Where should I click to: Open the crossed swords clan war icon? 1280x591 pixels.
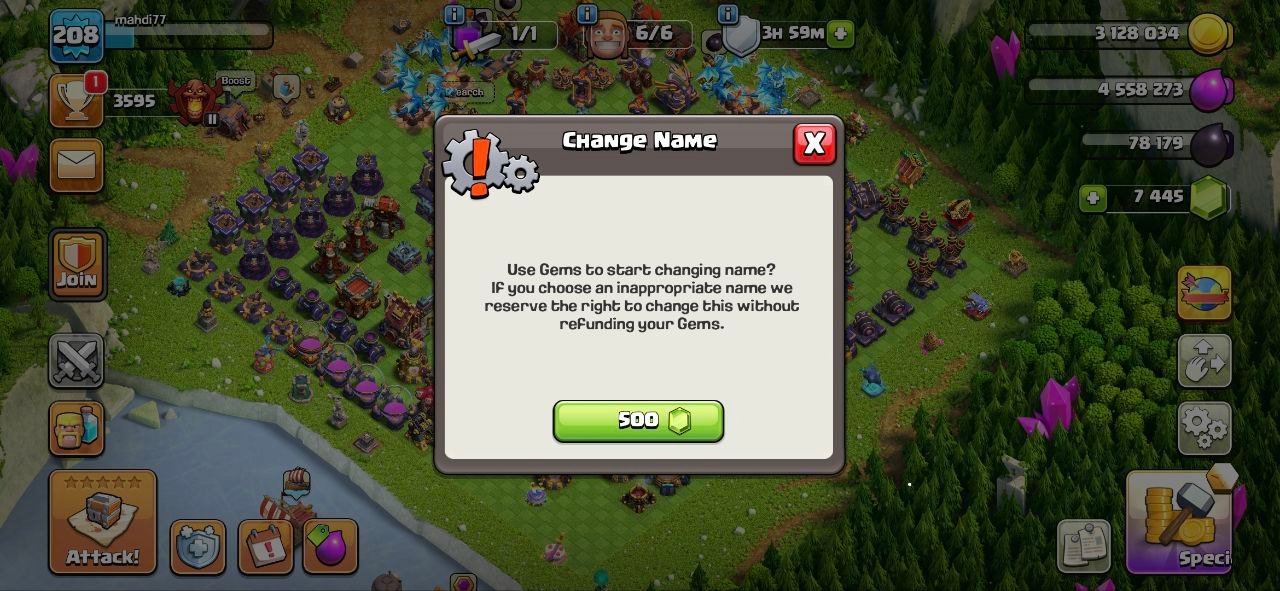(77, 361)
